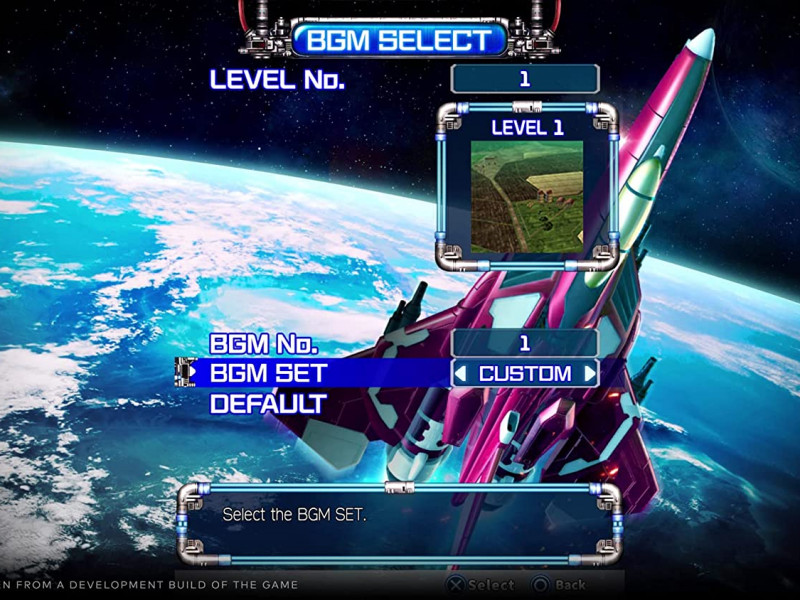Click the BGM No. value box
This screenshot has width=800, height=600.
[525, 343]
